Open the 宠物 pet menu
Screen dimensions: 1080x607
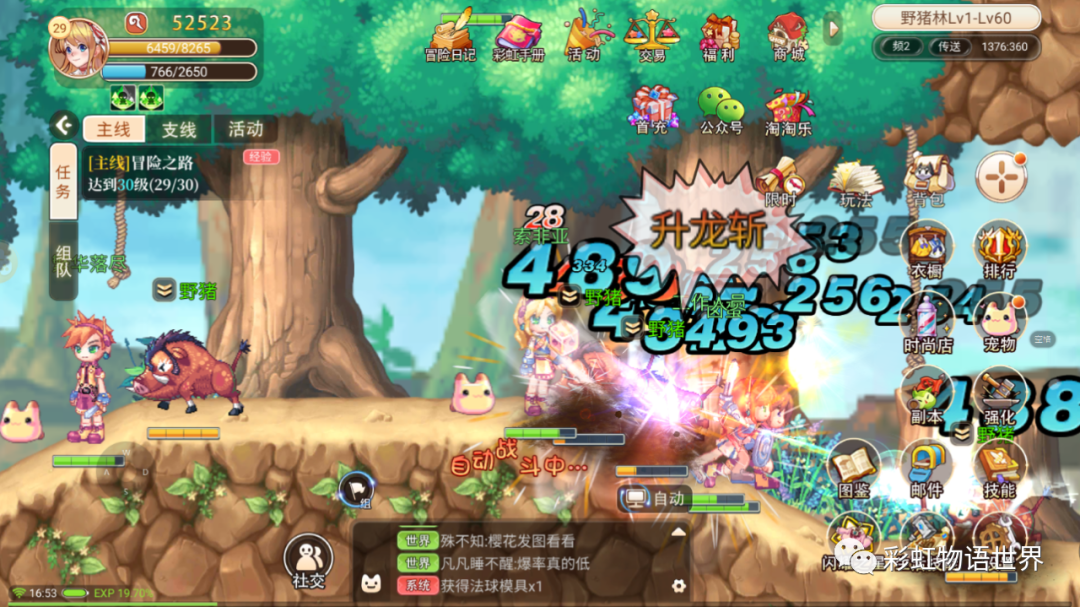click(x=999, y=323)
